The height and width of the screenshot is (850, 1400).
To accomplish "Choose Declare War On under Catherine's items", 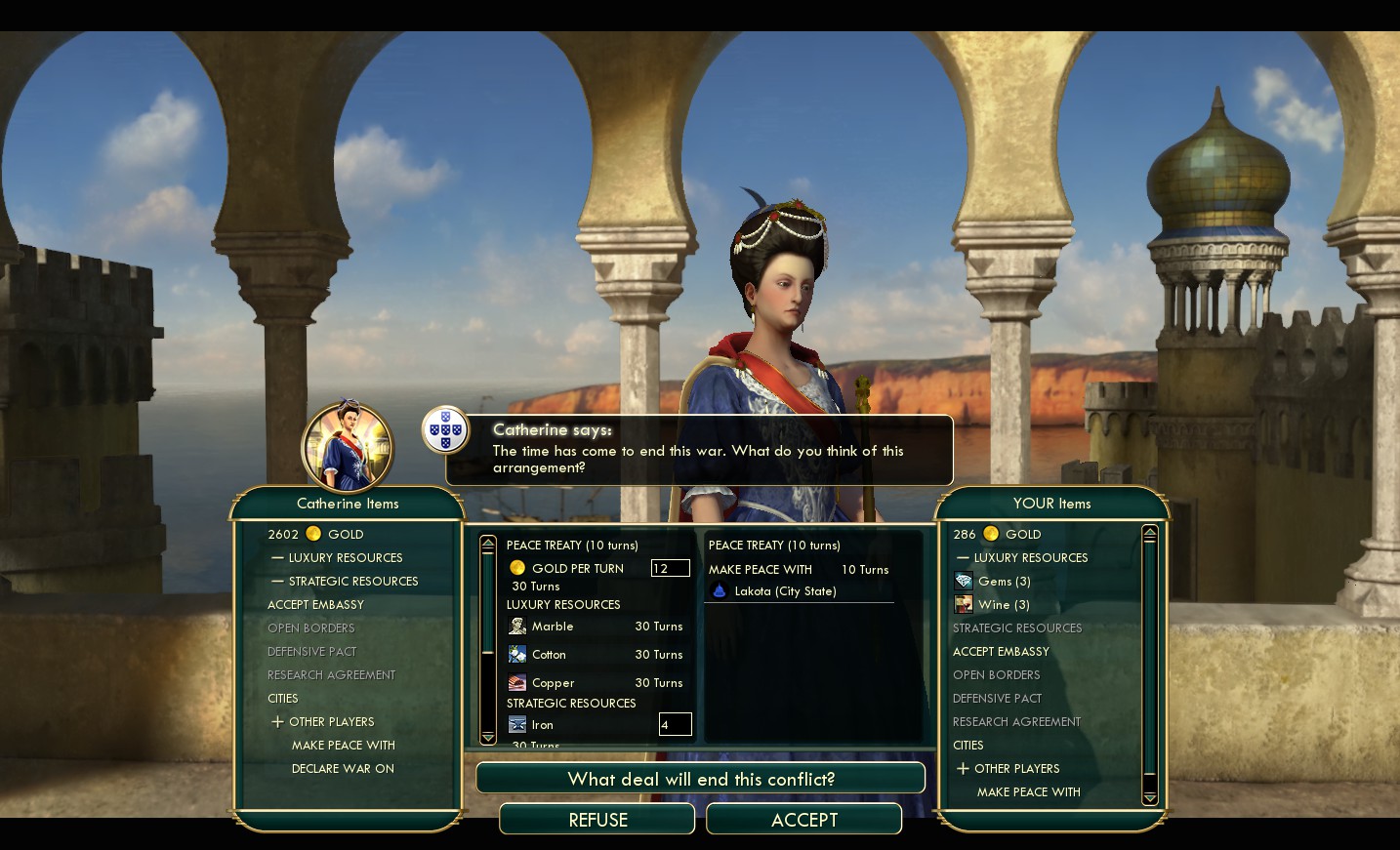I will pos(343,769).
